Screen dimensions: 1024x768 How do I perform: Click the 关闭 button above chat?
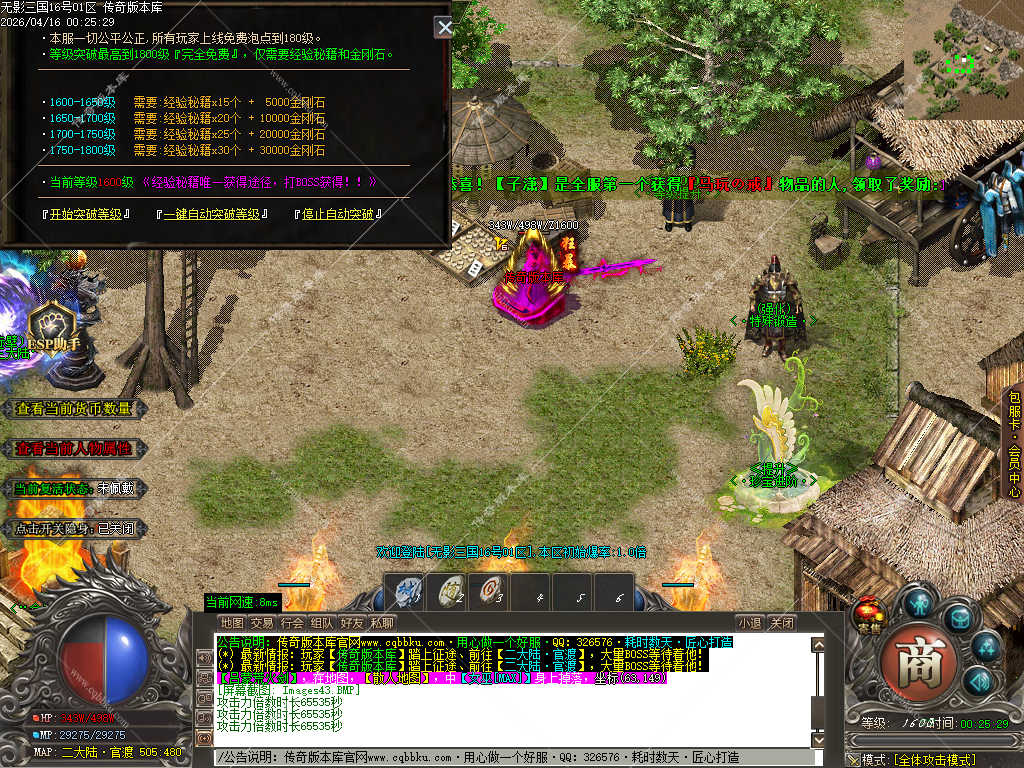[782, 623]
